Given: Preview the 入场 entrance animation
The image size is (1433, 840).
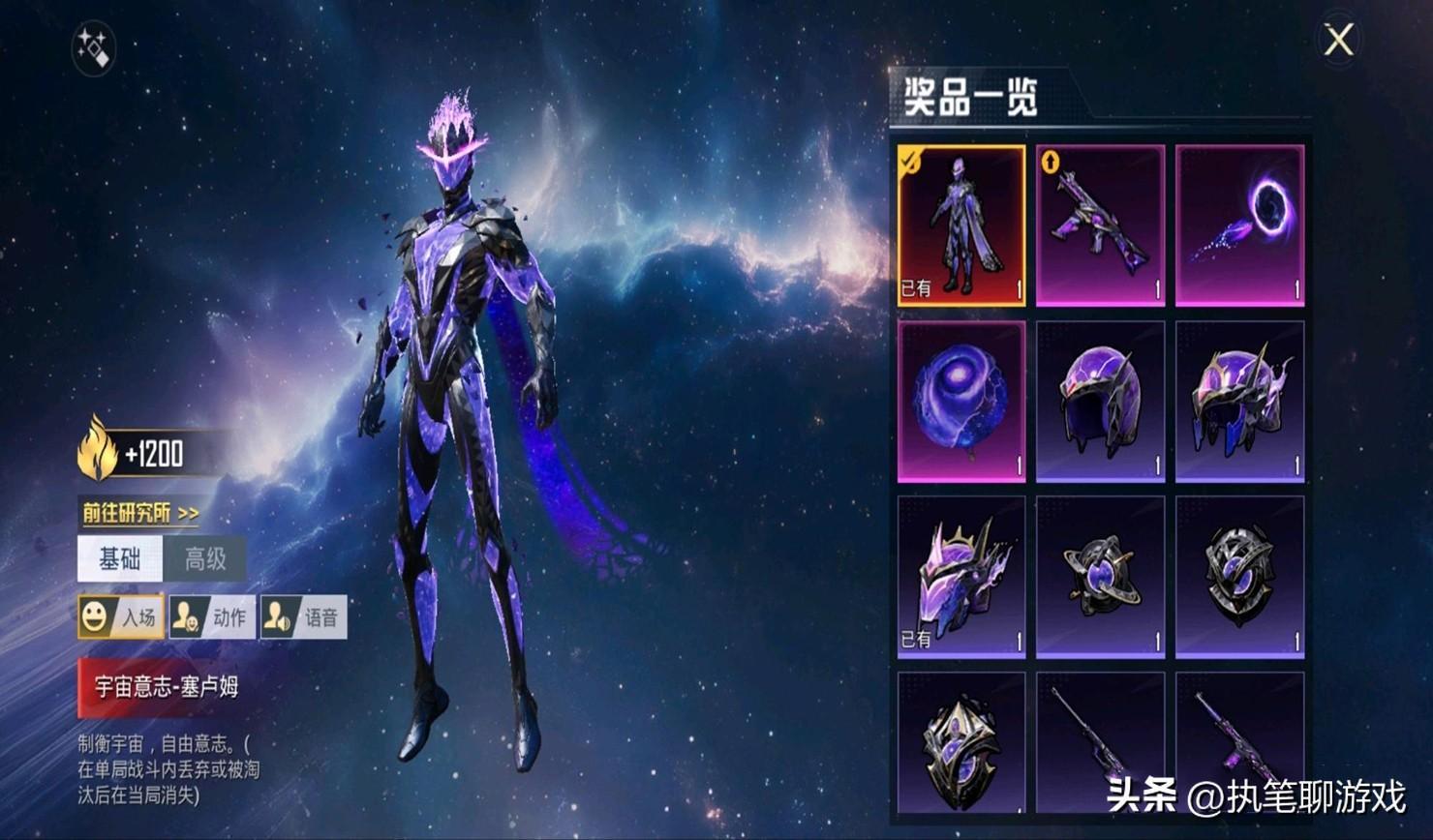Looking at the screenshot, I should tap(121, 617).
